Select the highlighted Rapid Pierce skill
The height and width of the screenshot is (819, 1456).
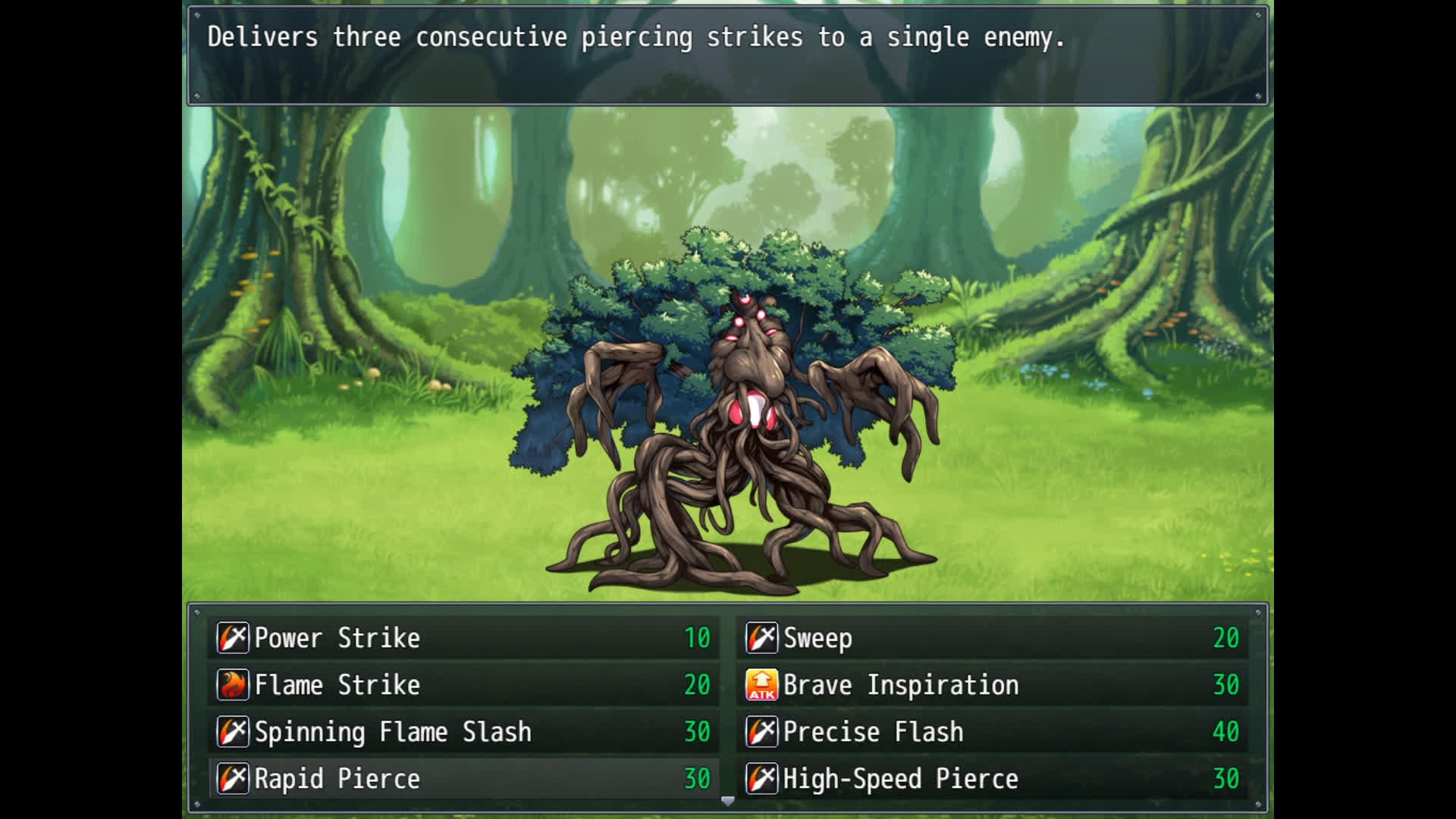(463, 779)
